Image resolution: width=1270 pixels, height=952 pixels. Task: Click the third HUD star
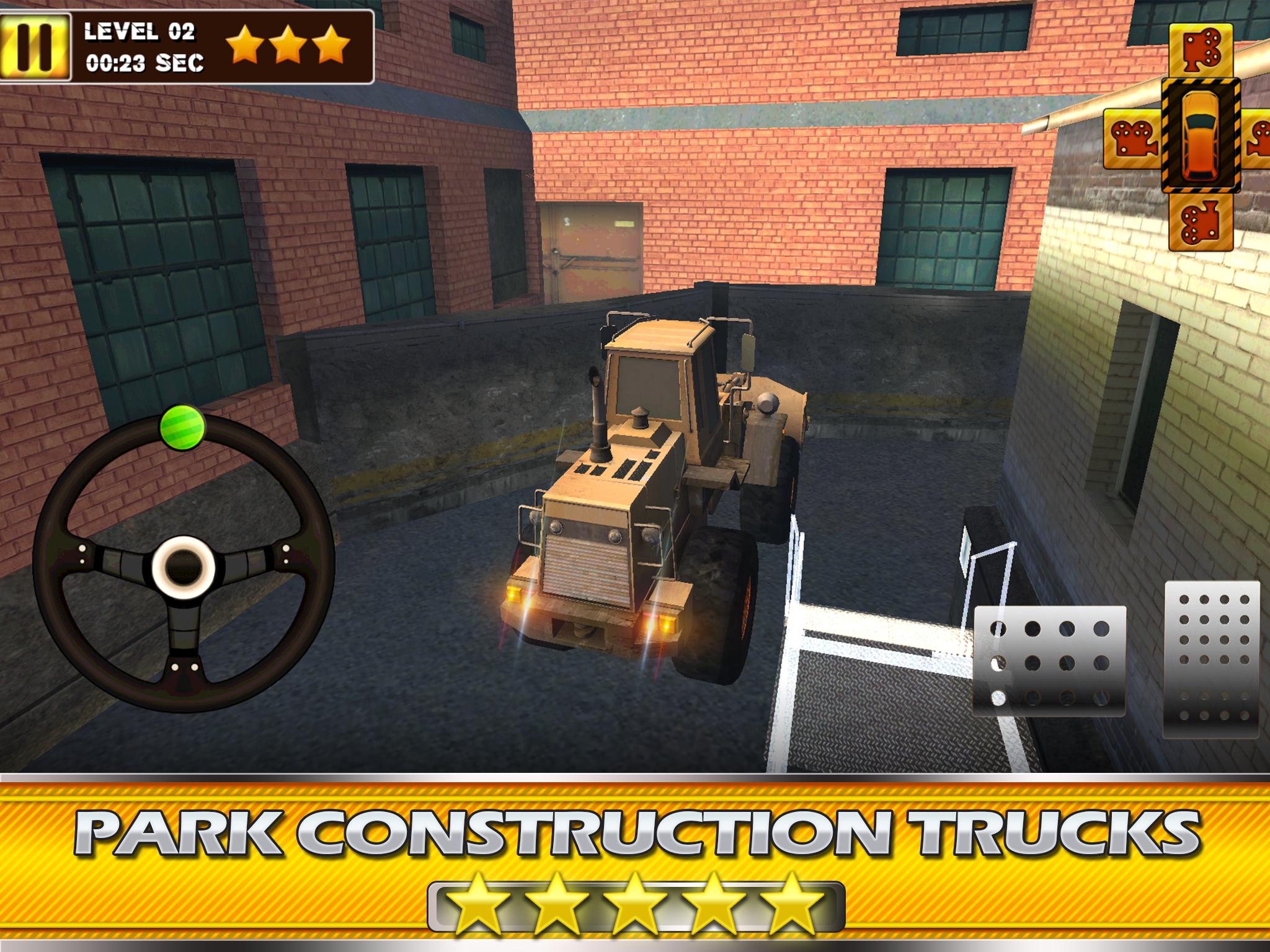pos(333,43)
